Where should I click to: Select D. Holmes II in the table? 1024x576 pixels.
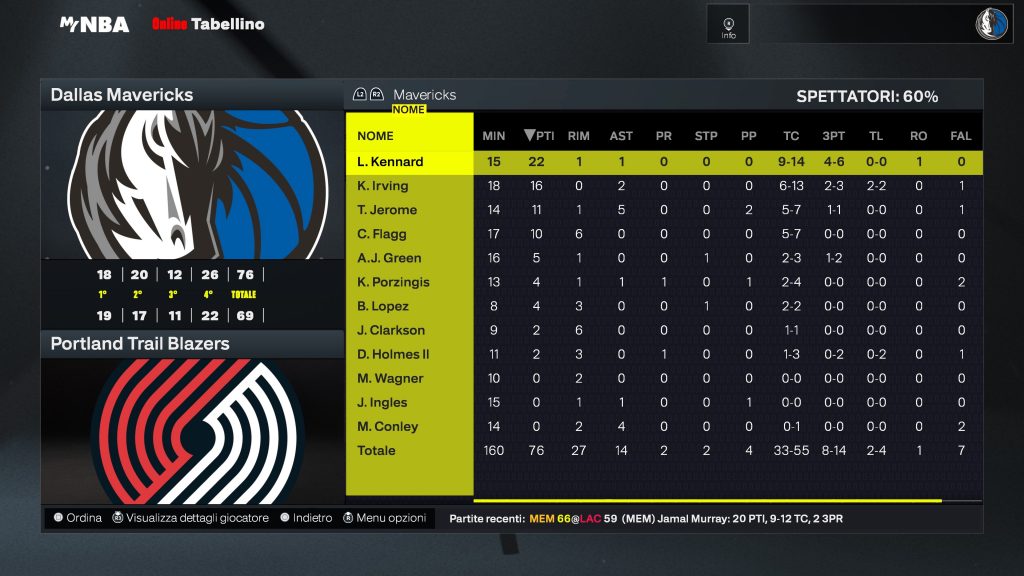click(395, 354)
